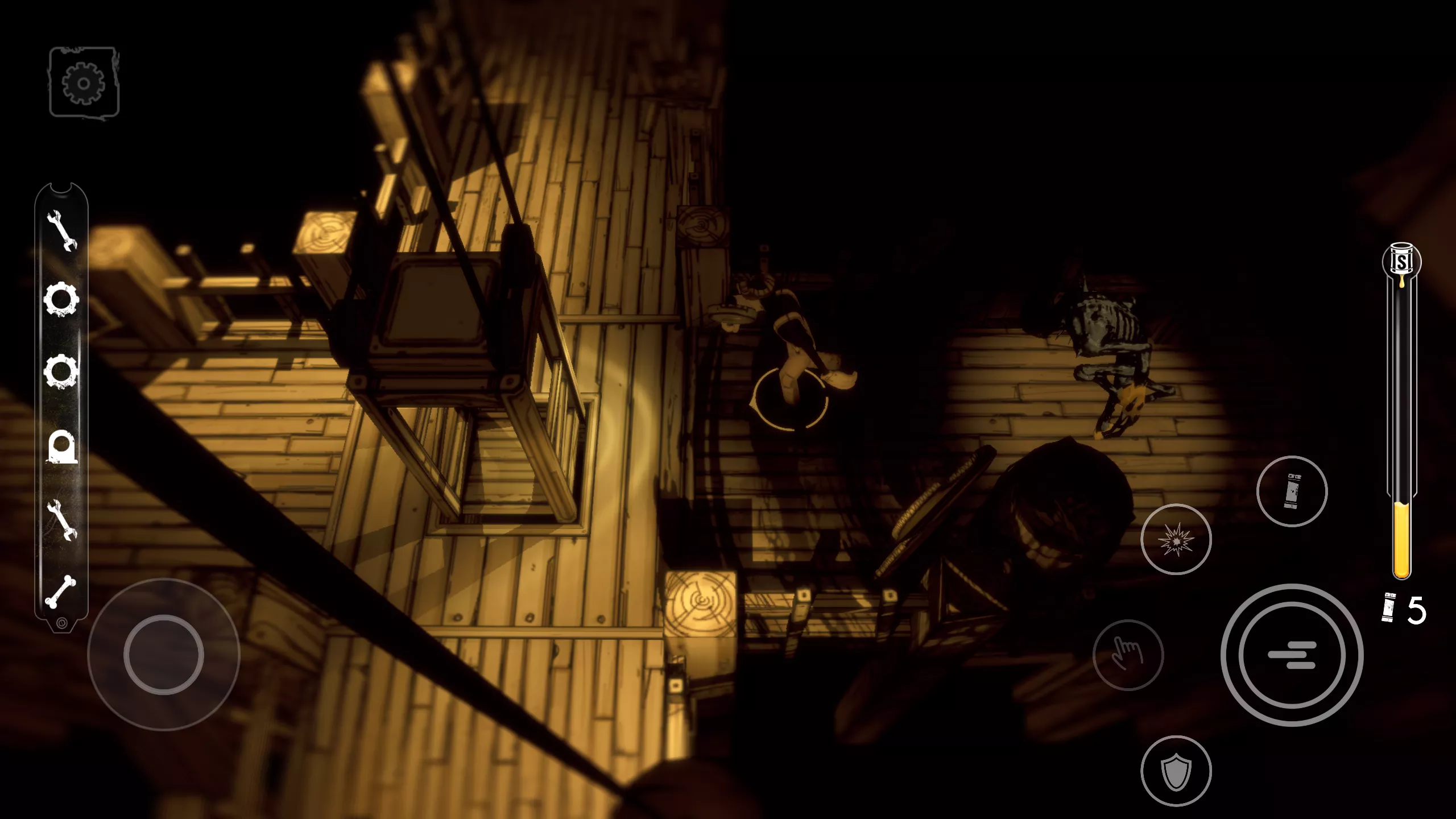The image size is (1456, 819).
Task: Use the hand interact button
Action: (x=1128, y=655)
